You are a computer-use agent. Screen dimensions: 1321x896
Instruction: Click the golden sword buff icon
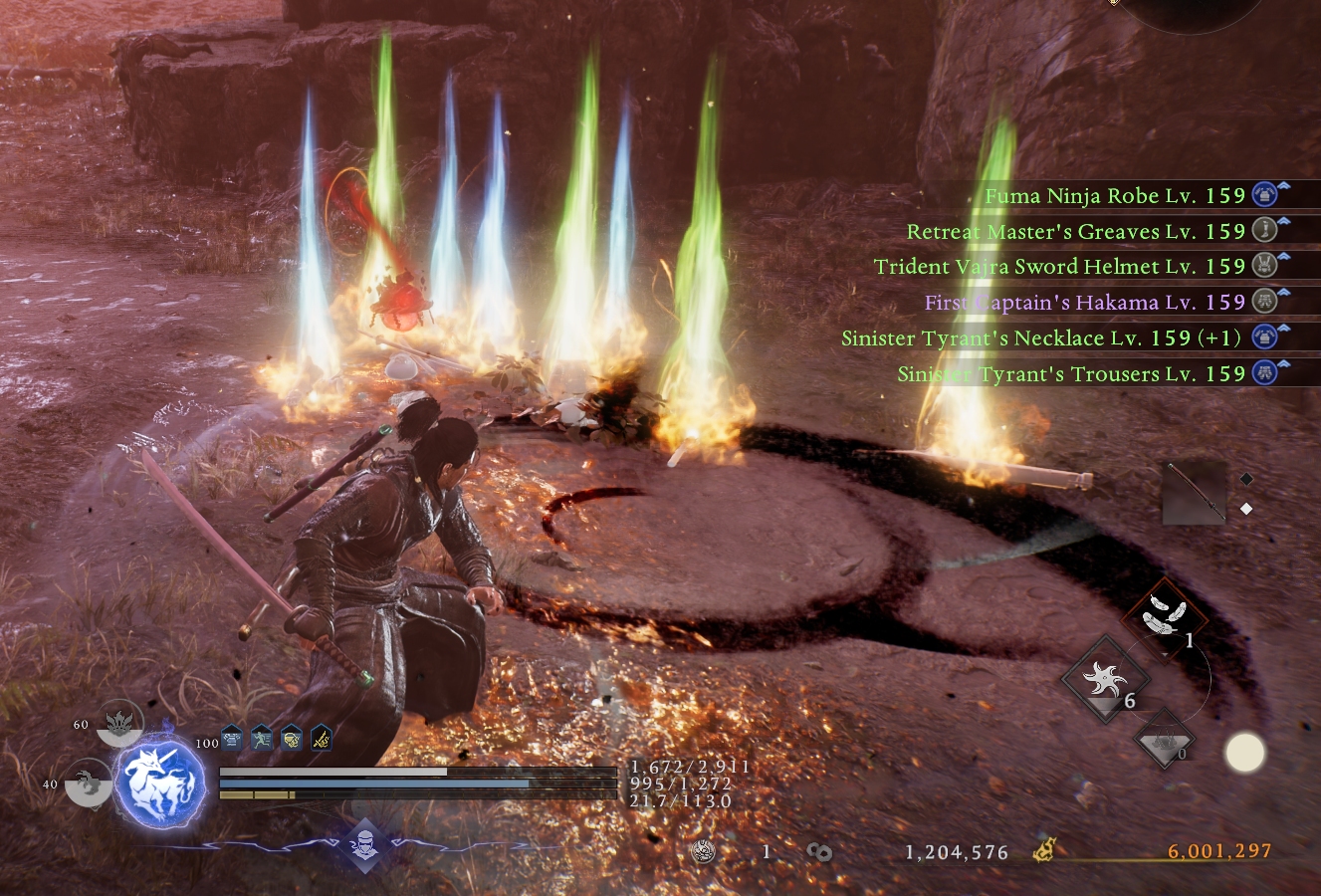pos(321,738)
